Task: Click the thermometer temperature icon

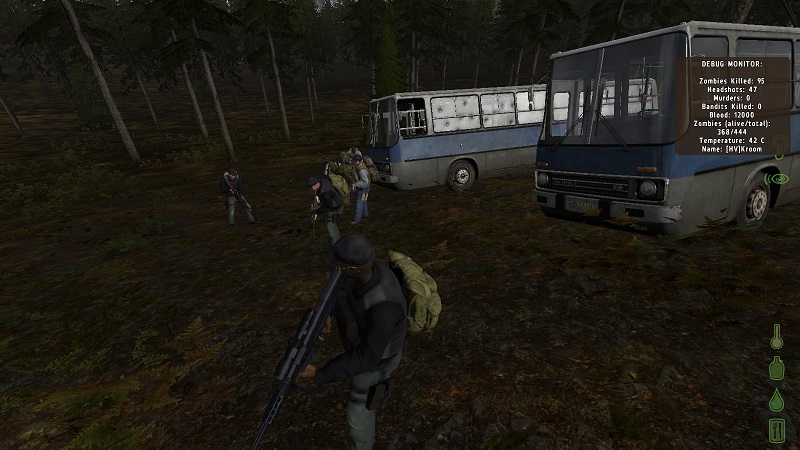Action: [x=777, y=338]
